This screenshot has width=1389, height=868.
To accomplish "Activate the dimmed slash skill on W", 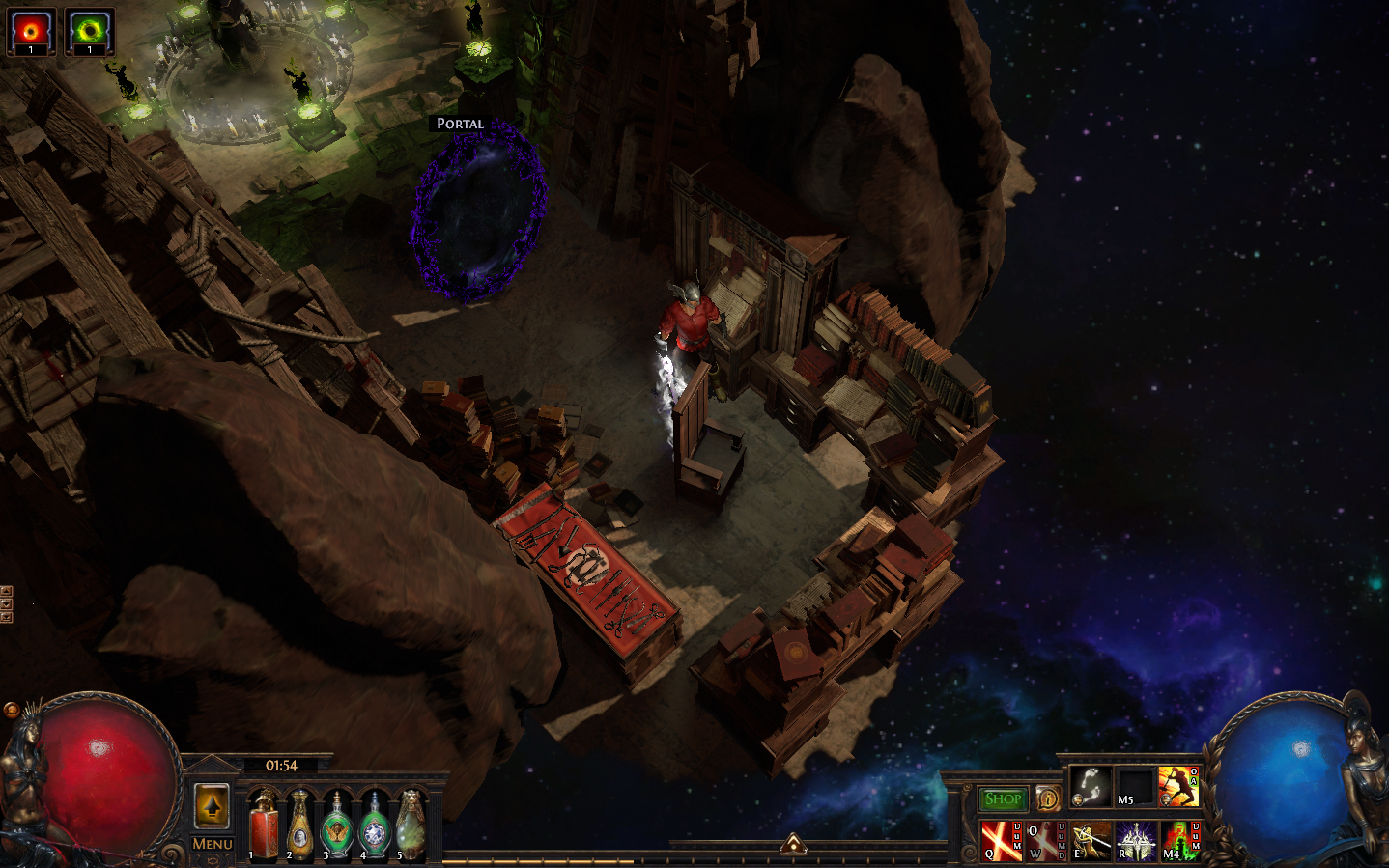I will coord(1045,840).
